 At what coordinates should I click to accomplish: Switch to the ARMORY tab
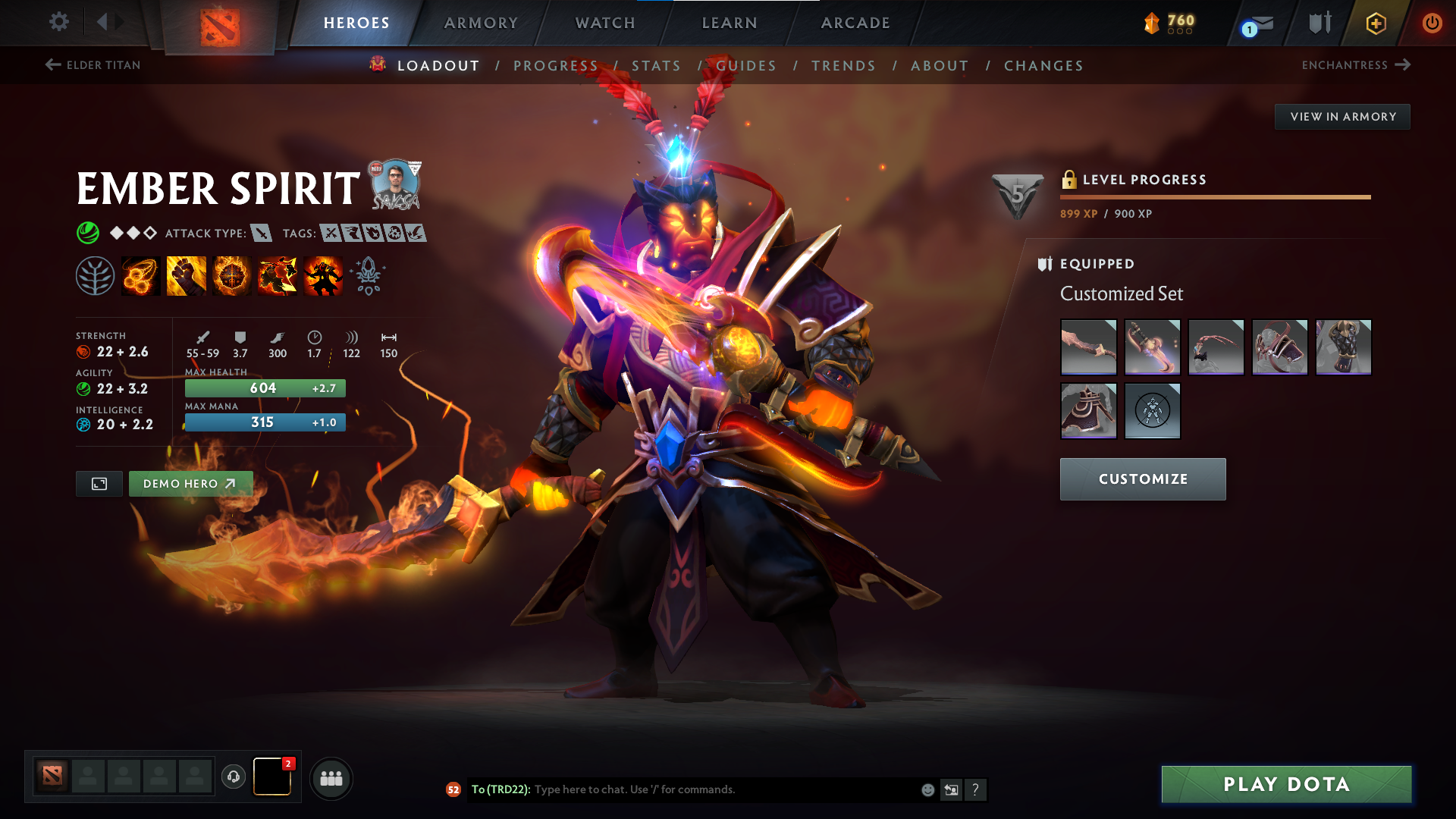pyautogui.click(x=481, y=23)
